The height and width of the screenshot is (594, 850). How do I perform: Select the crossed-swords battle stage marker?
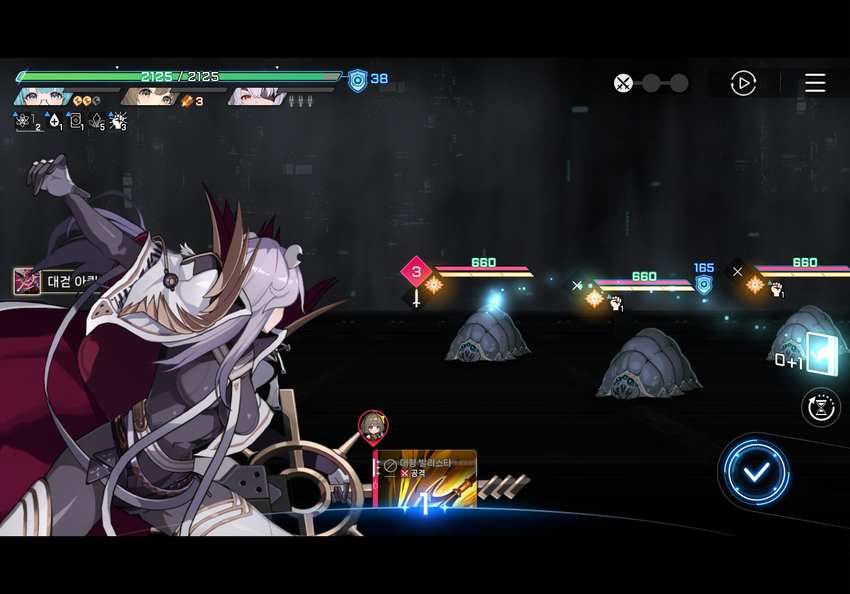[x=623, y=83]
